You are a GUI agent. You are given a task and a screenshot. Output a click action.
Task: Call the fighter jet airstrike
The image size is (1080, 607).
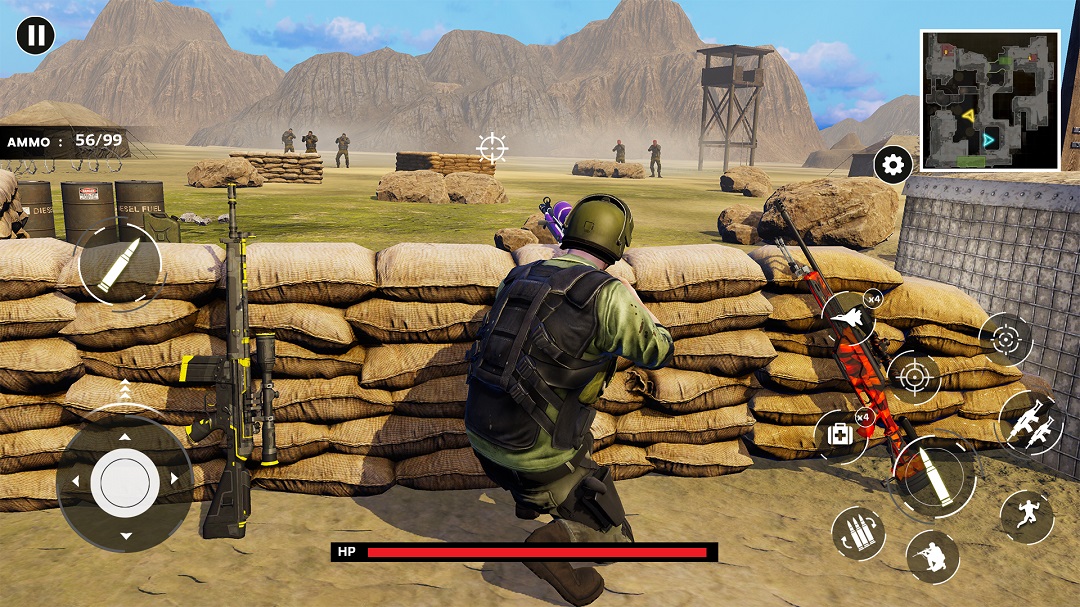[x=848, y=318]
